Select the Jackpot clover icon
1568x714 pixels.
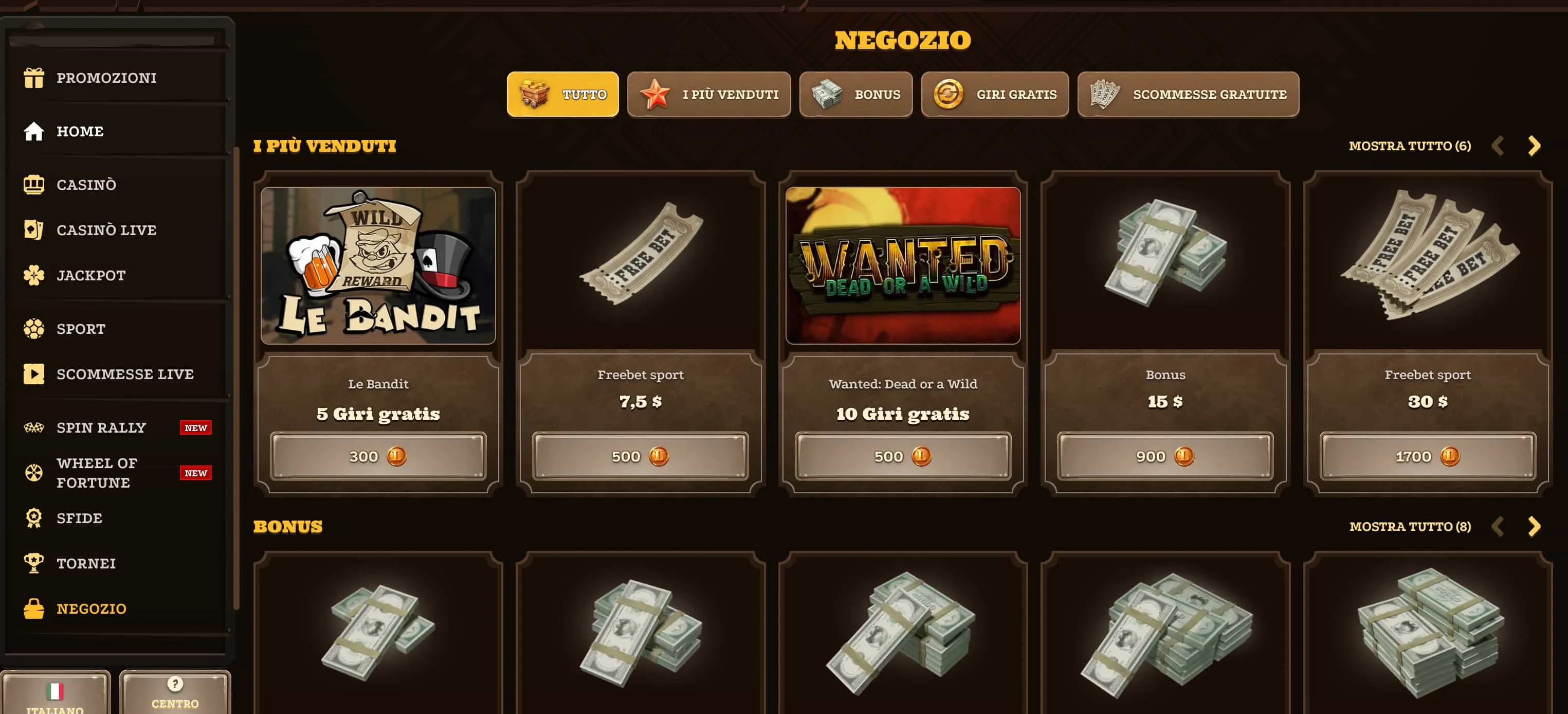point(33,275)
